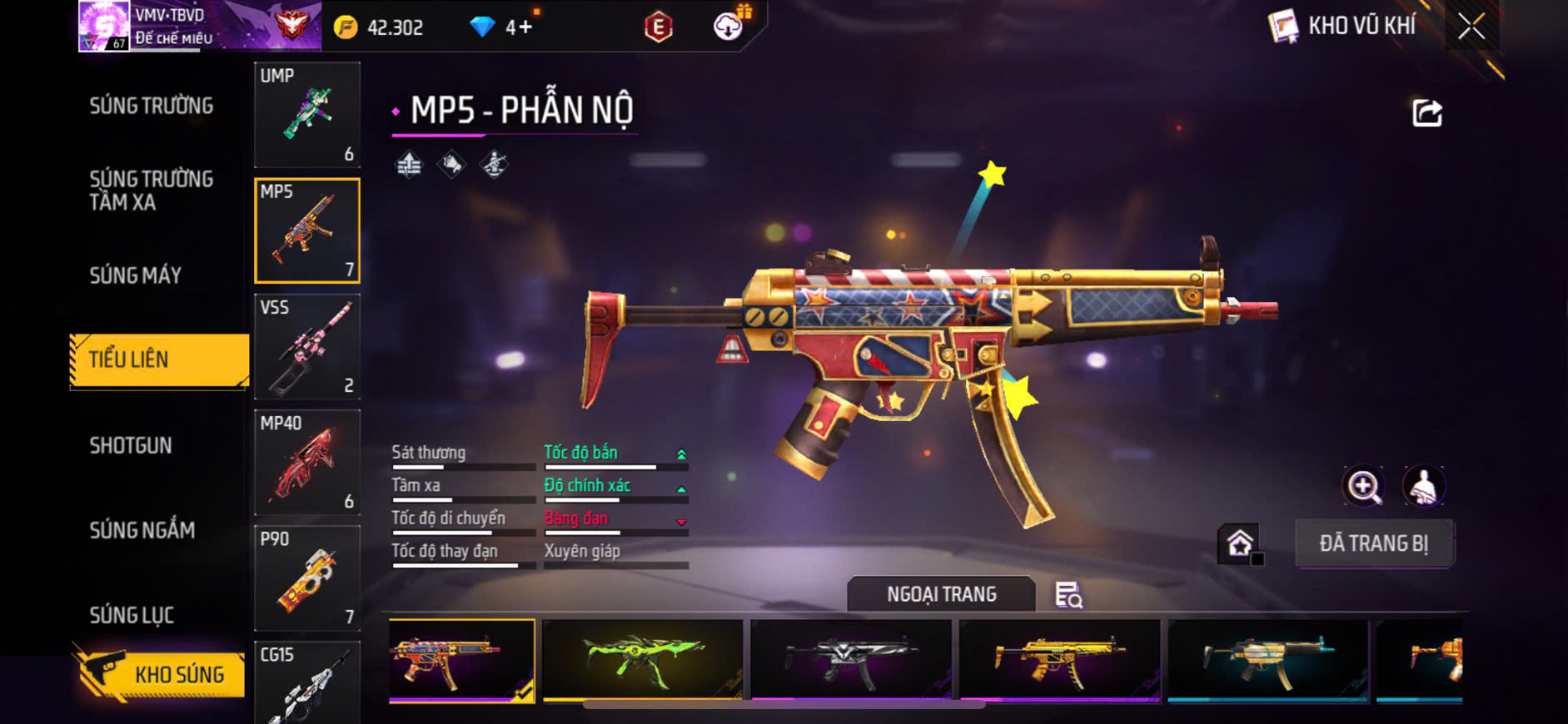Open the SÚNG LỤC category
Viewport: 1568px width, 724px height.
click(132, 615)
